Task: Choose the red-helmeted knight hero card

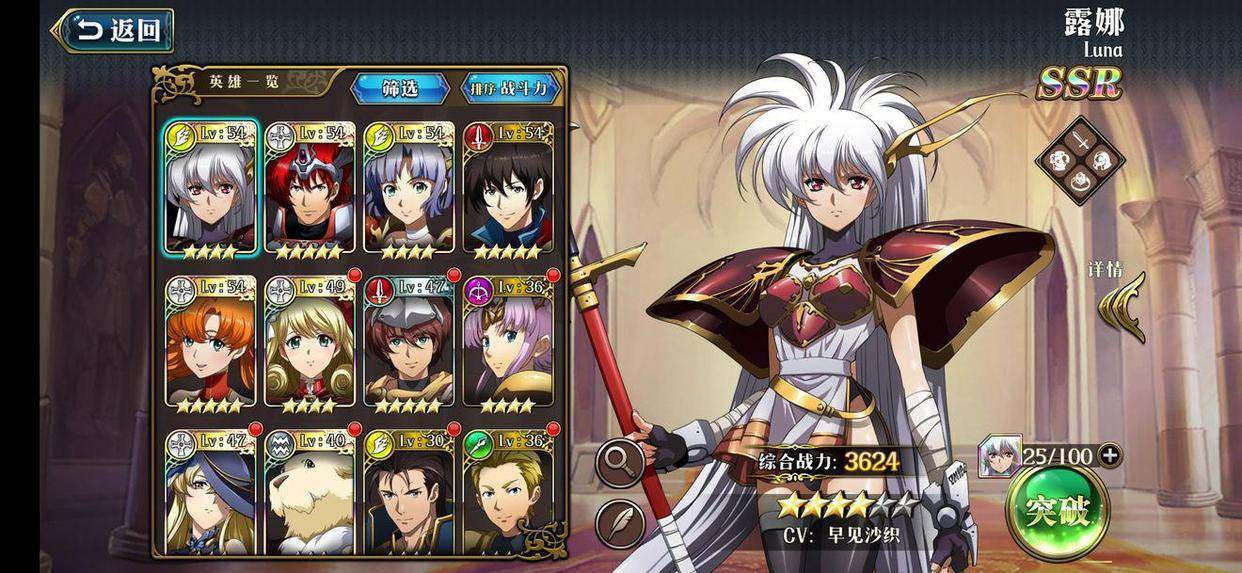Action: [310, 188]
